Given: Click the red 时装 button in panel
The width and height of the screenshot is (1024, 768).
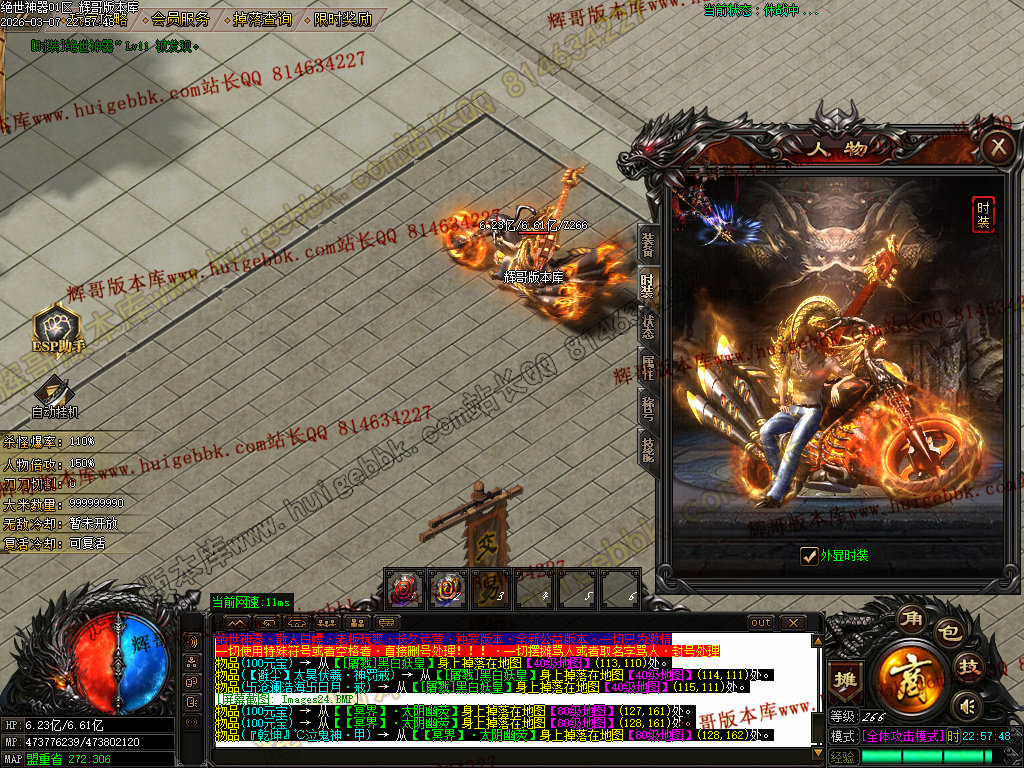Looking at the screenshot, I should [x=983, y=214].
